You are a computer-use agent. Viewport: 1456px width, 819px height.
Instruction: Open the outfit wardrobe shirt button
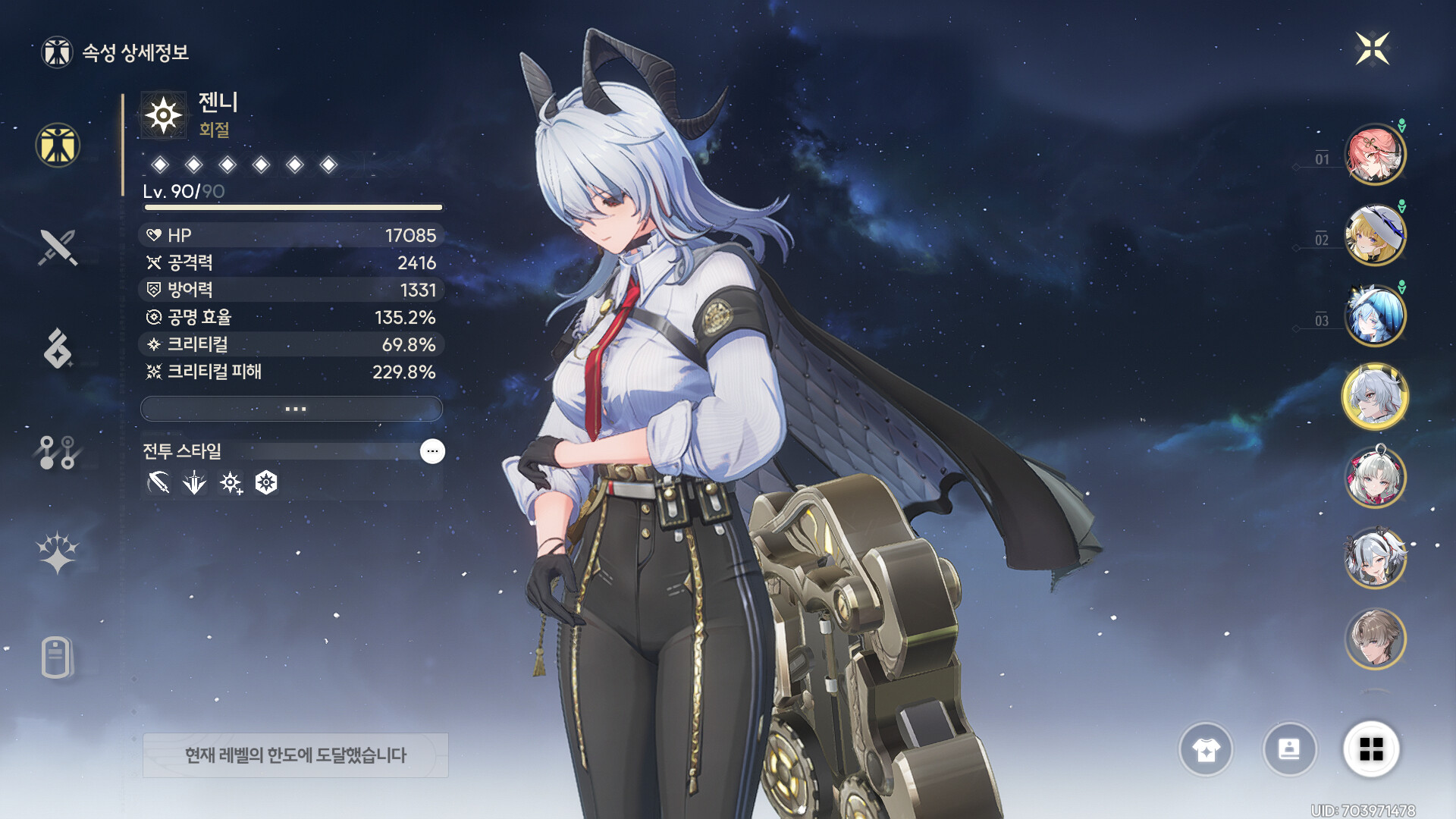pyautogui.click(x=1206, y=749)
